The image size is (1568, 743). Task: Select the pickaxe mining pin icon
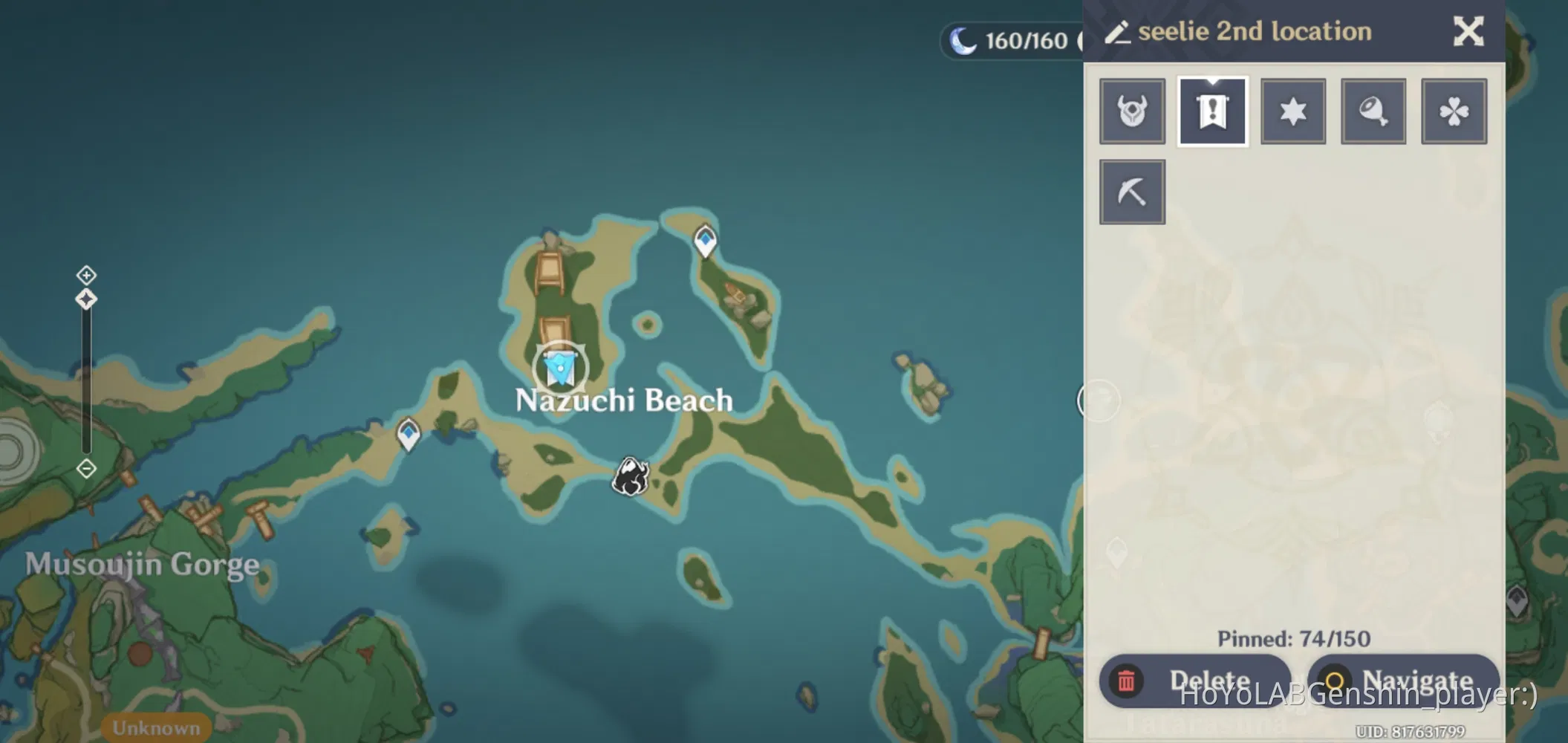pos(1131,190)
